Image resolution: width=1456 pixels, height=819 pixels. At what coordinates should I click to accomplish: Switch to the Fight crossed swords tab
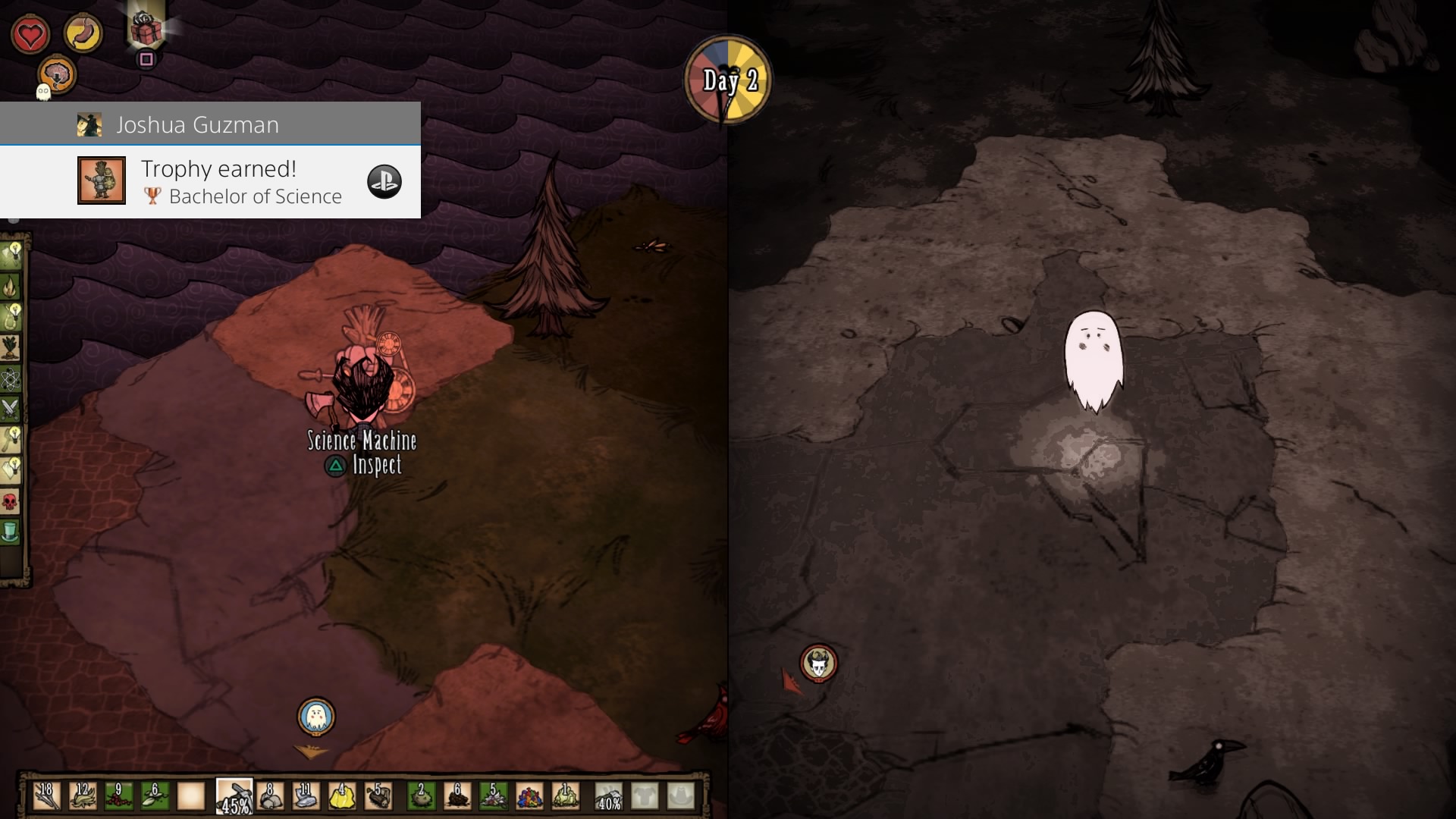11,409
